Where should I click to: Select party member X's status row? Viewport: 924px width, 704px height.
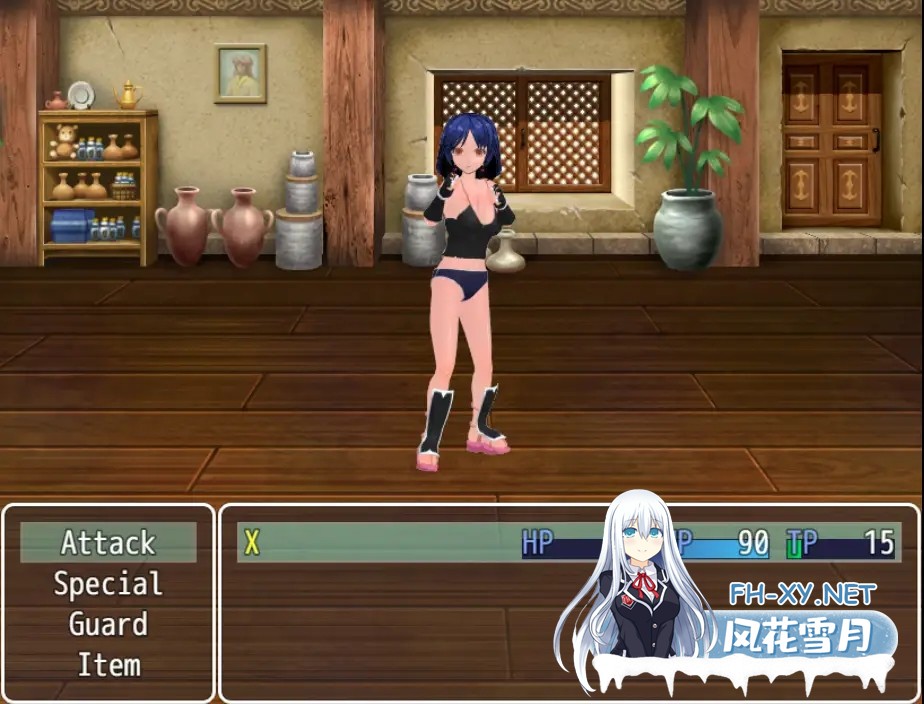(x=400, y=543)
